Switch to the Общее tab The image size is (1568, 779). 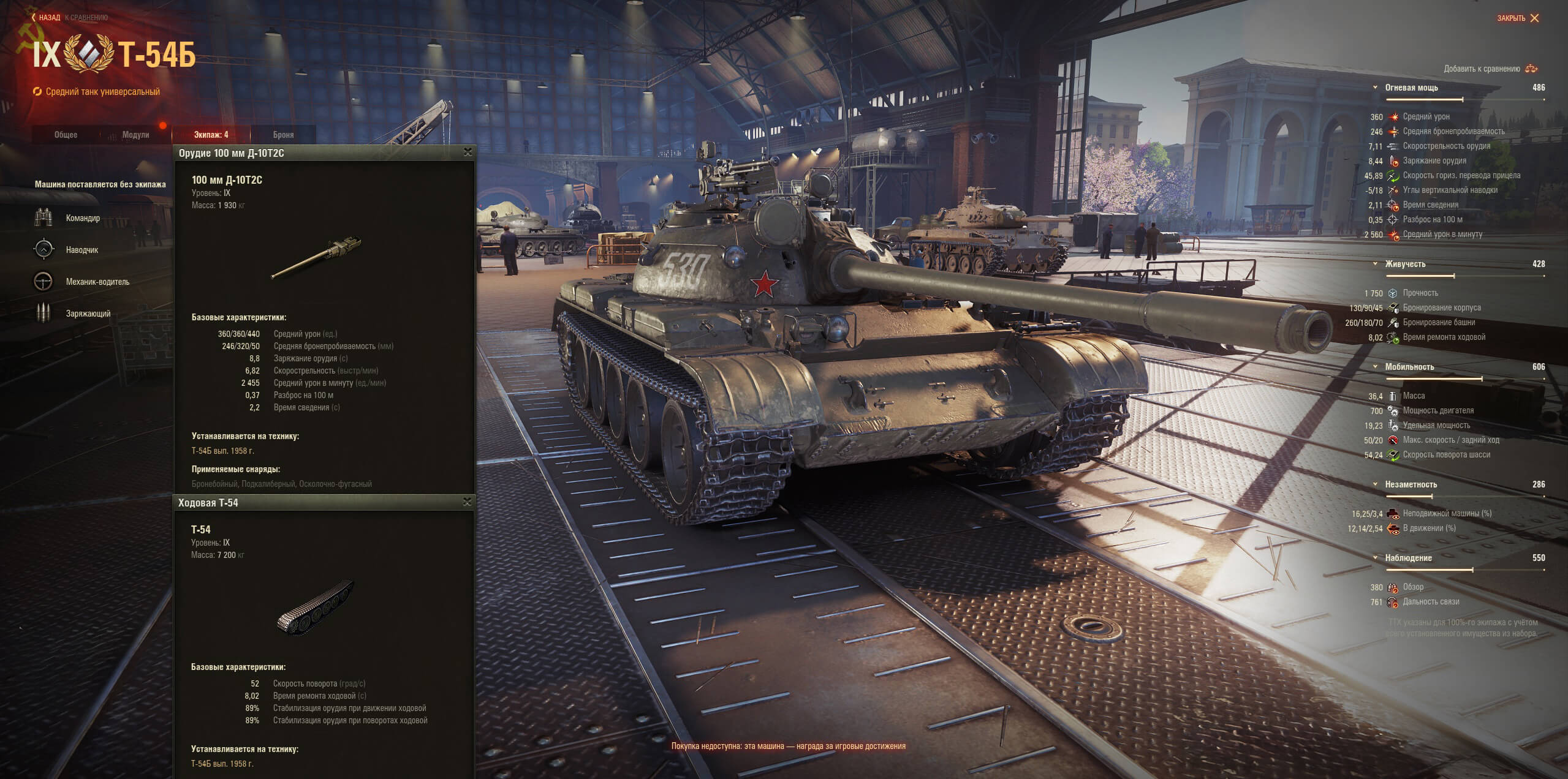click(66, 135)
